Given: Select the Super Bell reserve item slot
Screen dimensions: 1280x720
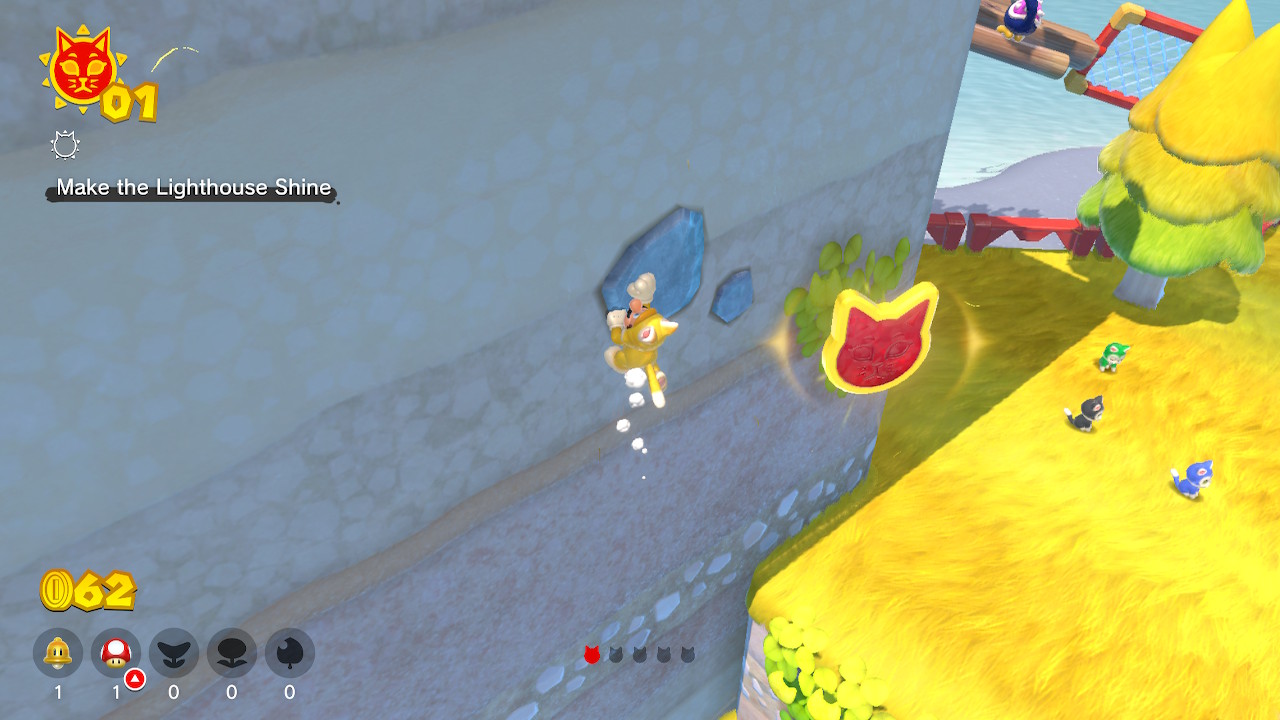Looking at the screenshot, I should (x=58, y=654).
